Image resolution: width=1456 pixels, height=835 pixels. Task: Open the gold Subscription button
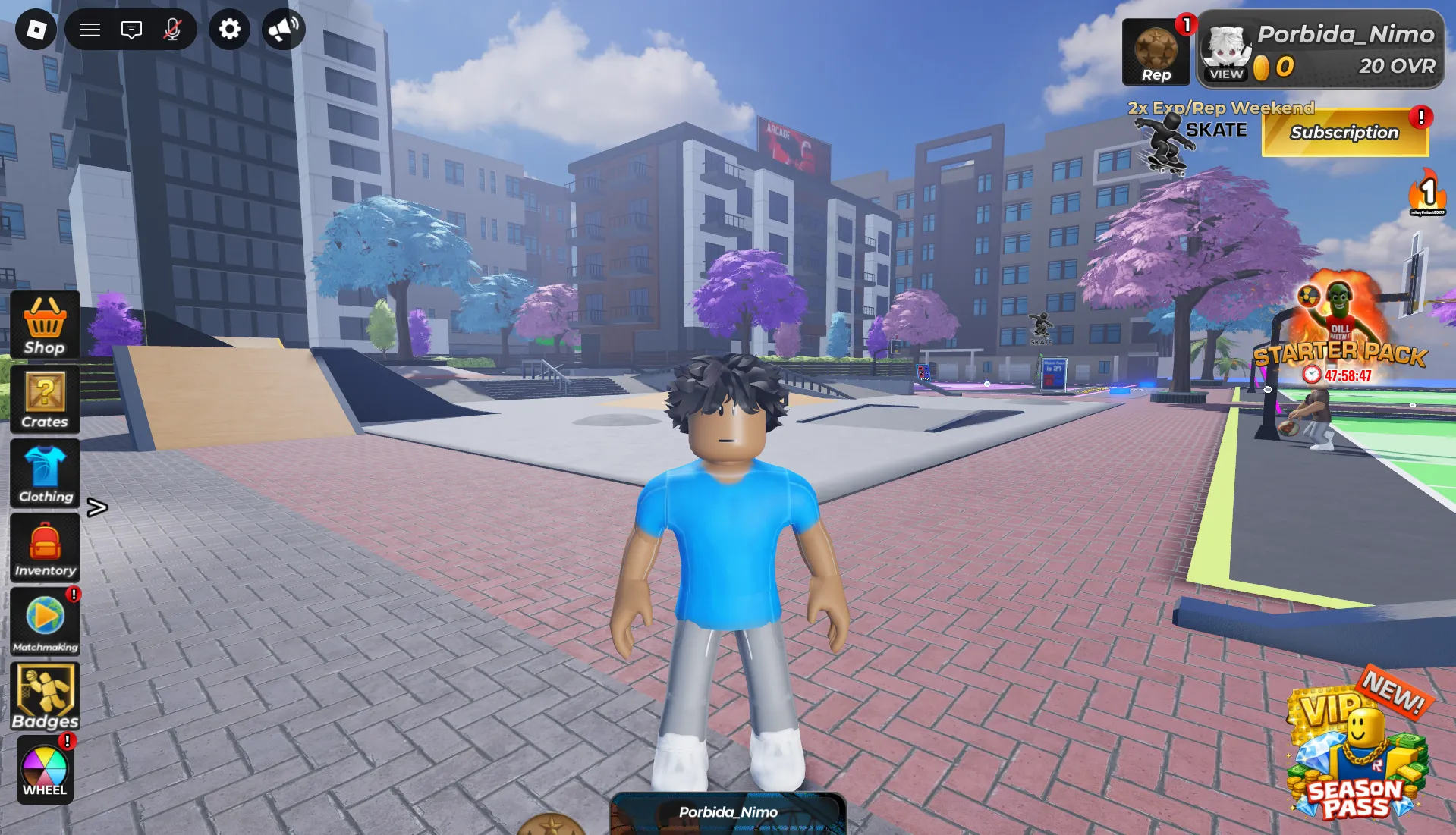point(1344,133)
